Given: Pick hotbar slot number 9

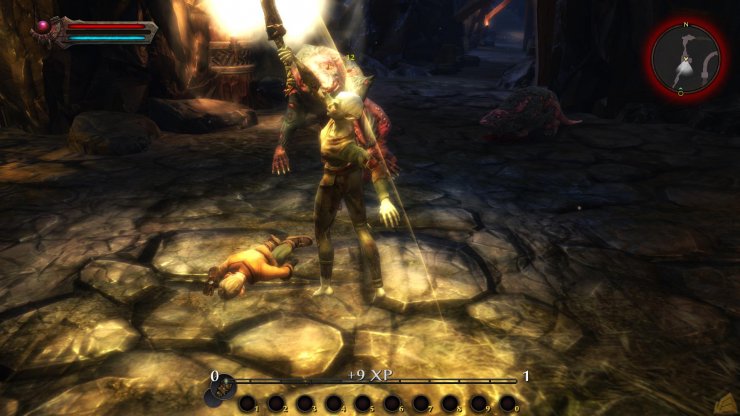Looking at the screenshot, I should 479,403.
